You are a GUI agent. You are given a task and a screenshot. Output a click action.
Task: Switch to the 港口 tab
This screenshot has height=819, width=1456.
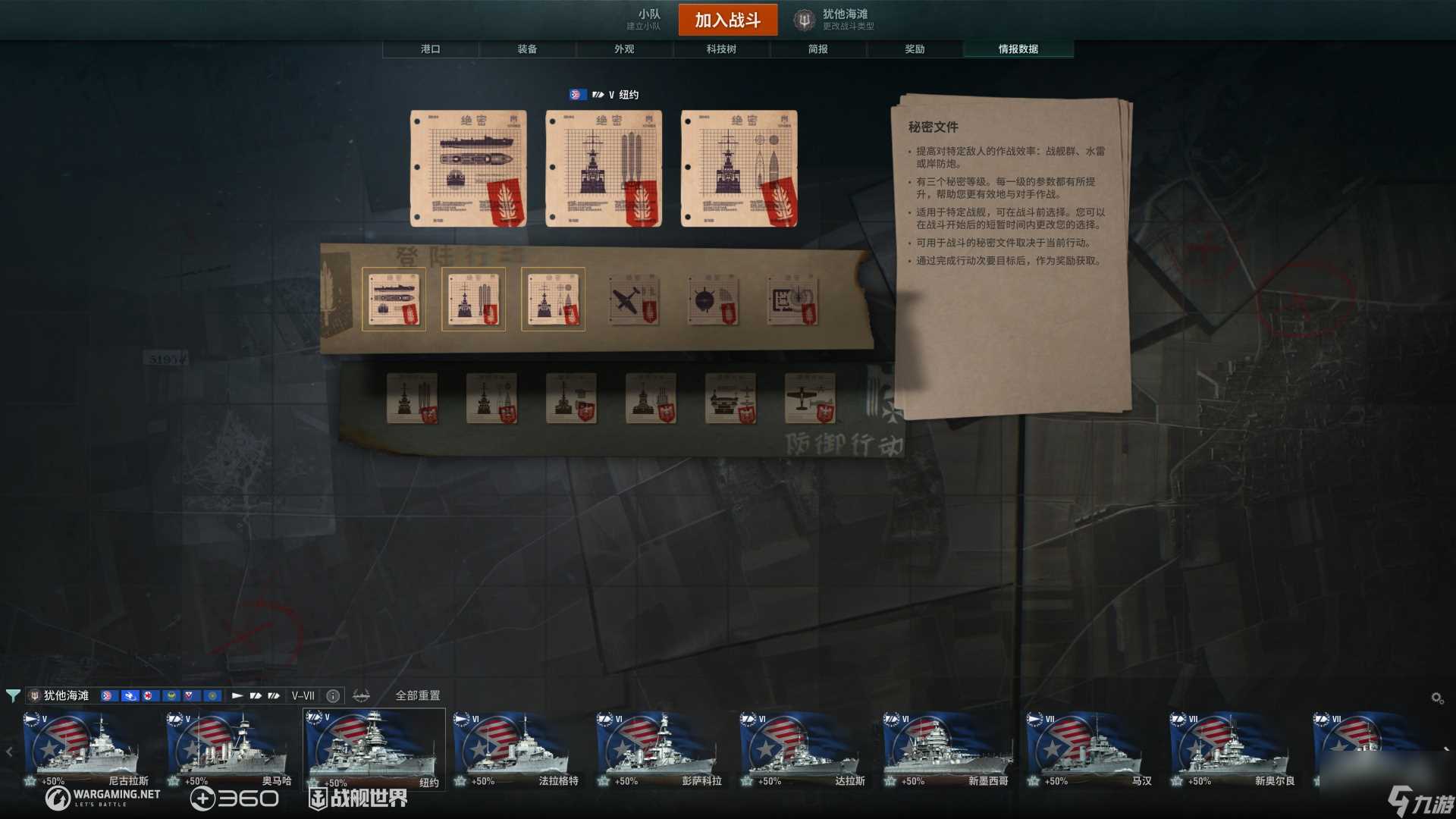(430, 49)
